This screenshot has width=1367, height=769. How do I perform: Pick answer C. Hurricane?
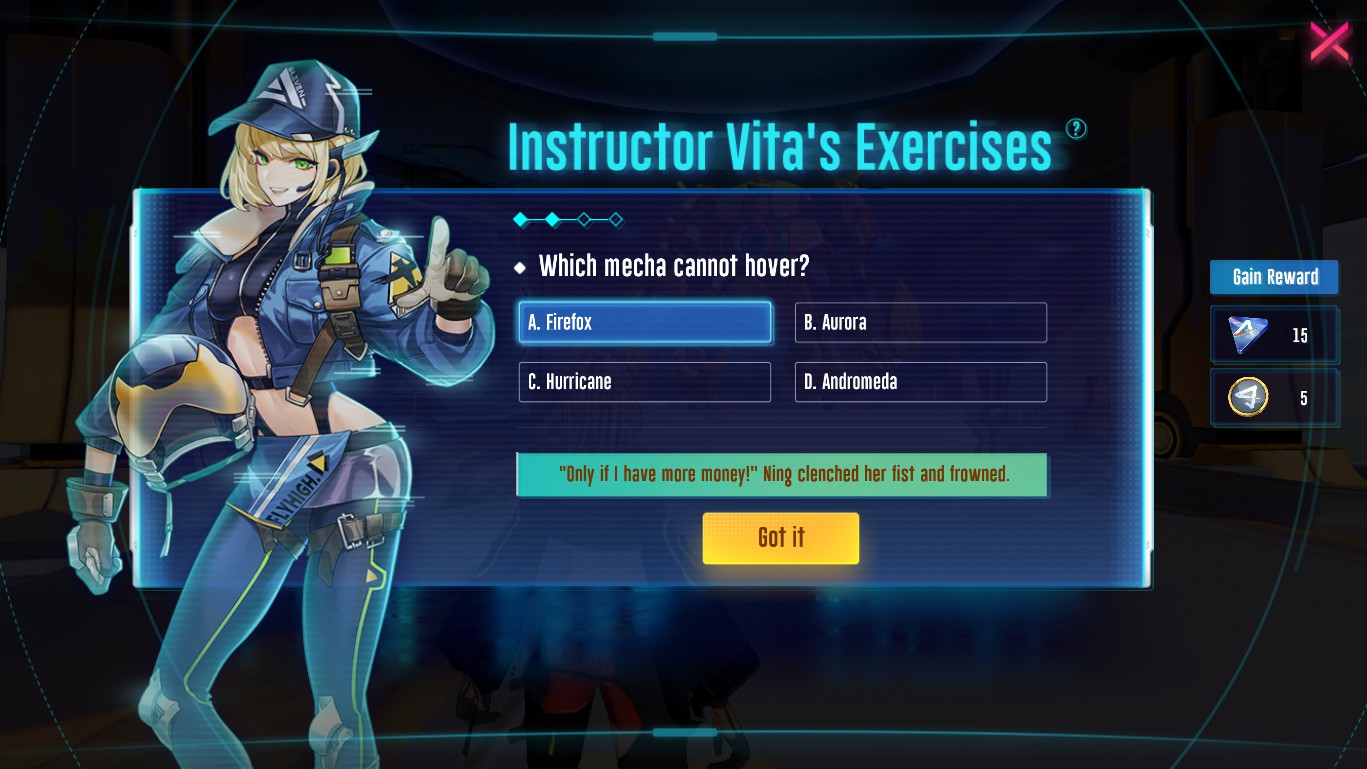[x=645, y=382]
